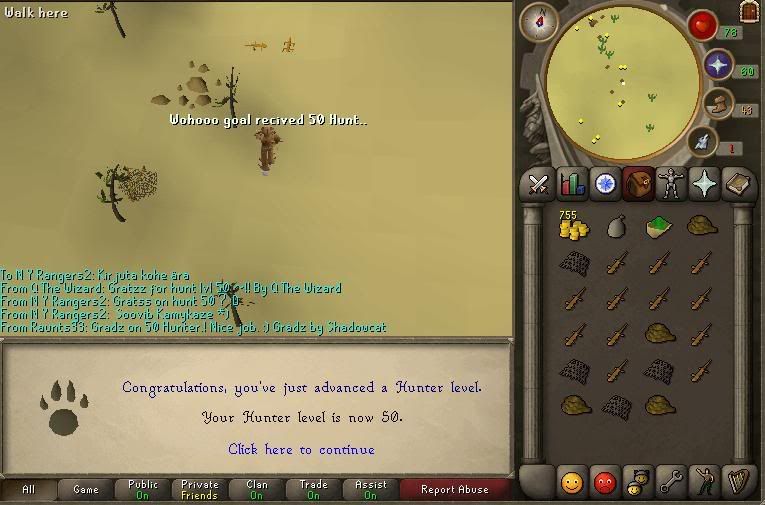Toggle run with the boot energy orb
The height and width of the screenshot is (505, 765).
click(717, 103)
